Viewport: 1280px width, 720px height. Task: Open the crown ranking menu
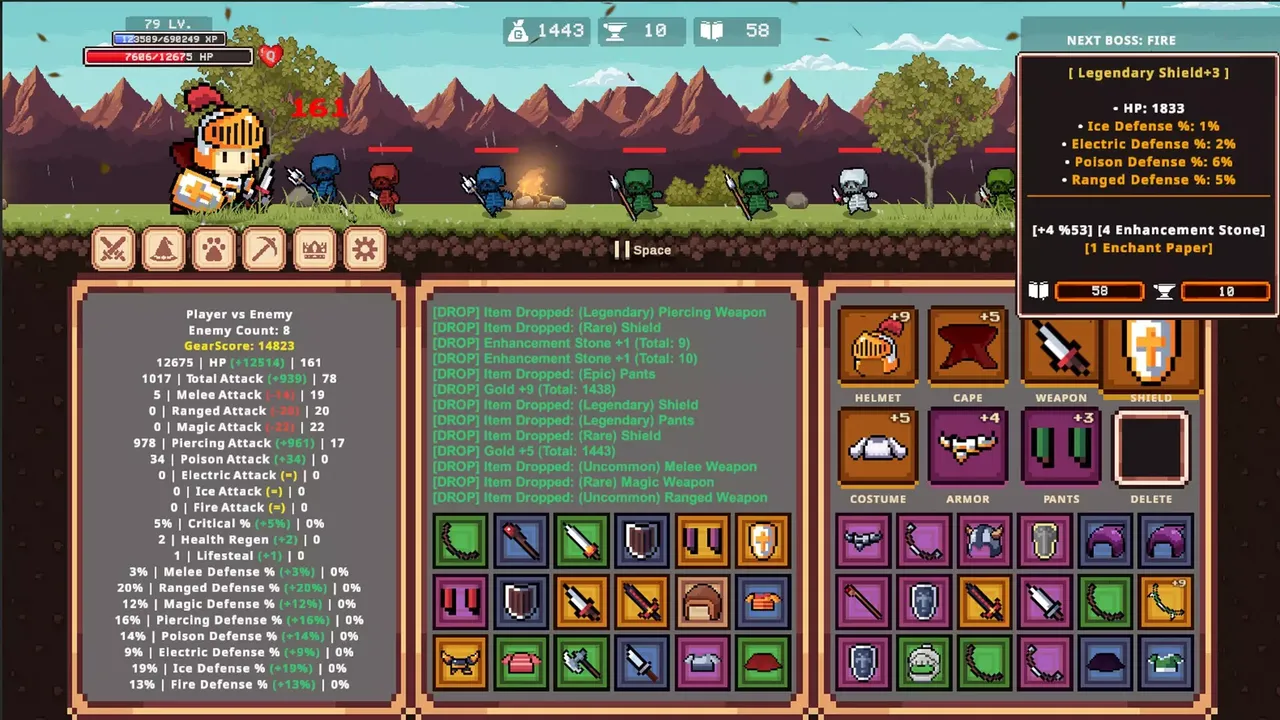coord(313,248)
